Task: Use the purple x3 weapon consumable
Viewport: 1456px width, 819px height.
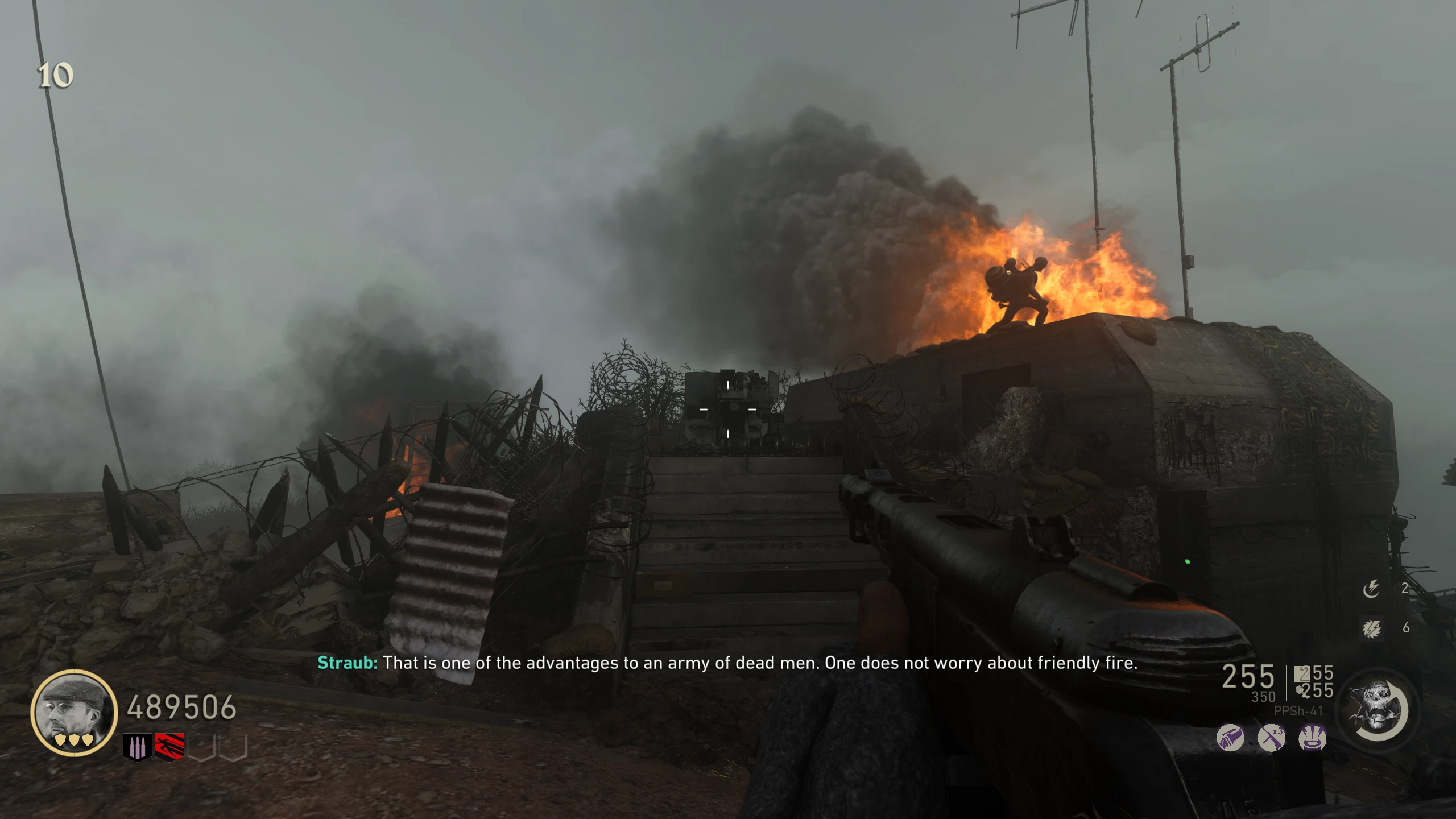Action: coord(1271,739)
